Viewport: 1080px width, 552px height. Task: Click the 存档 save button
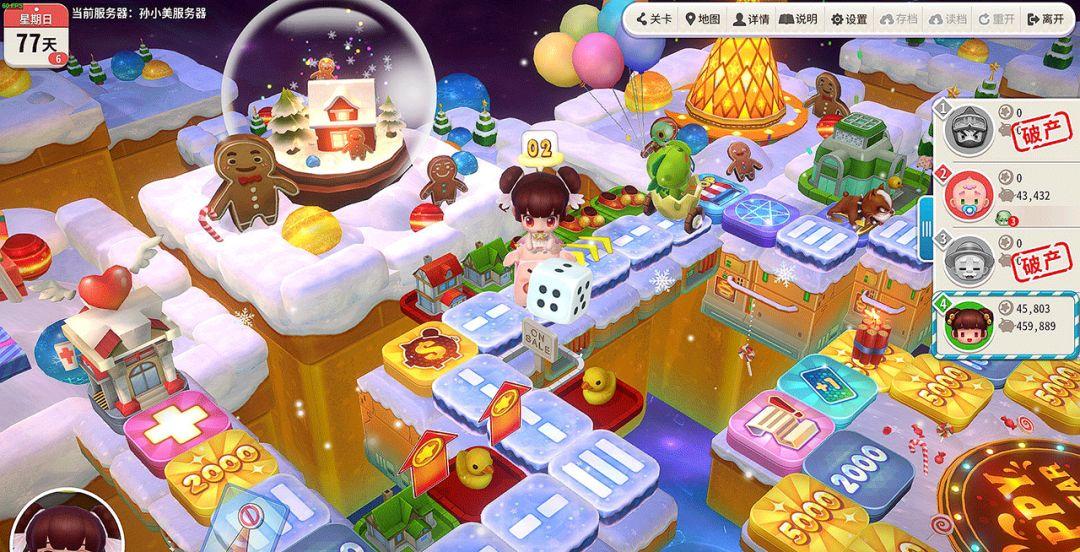(x=899, y=19)
